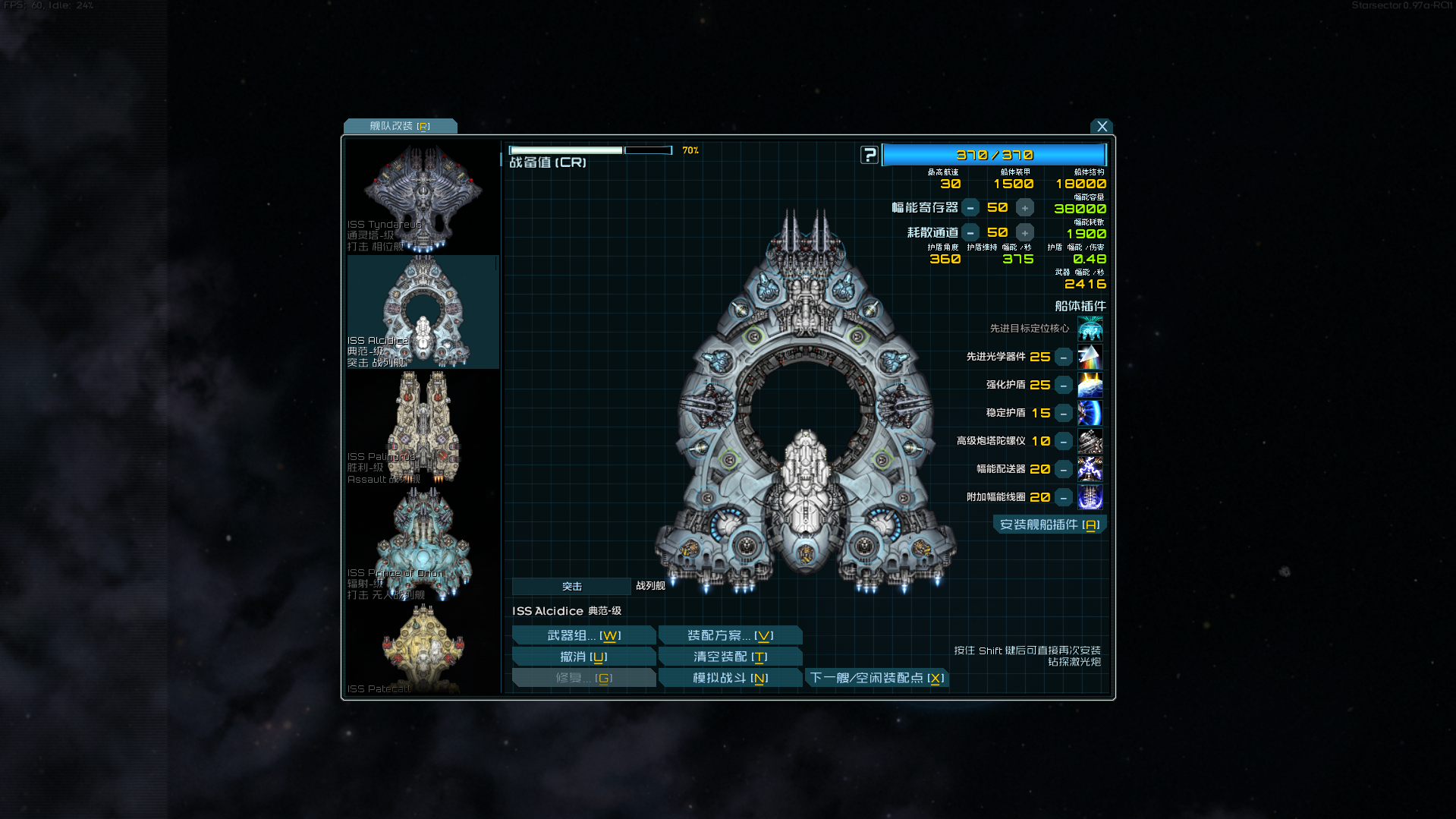Open 装配方案 loadout variants
This screenshot has height=819, width=1456.
pos(730,635)
